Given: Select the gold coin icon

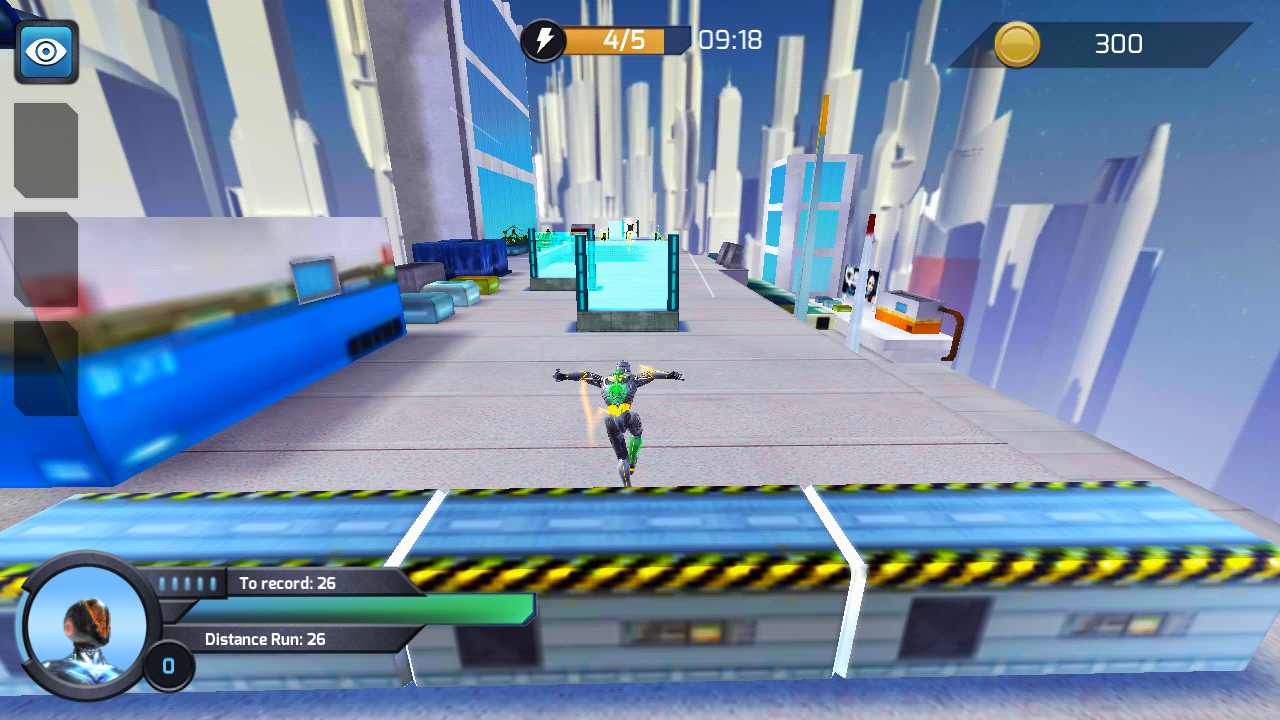Looking at the screenshot, I should coord(1017,44).
